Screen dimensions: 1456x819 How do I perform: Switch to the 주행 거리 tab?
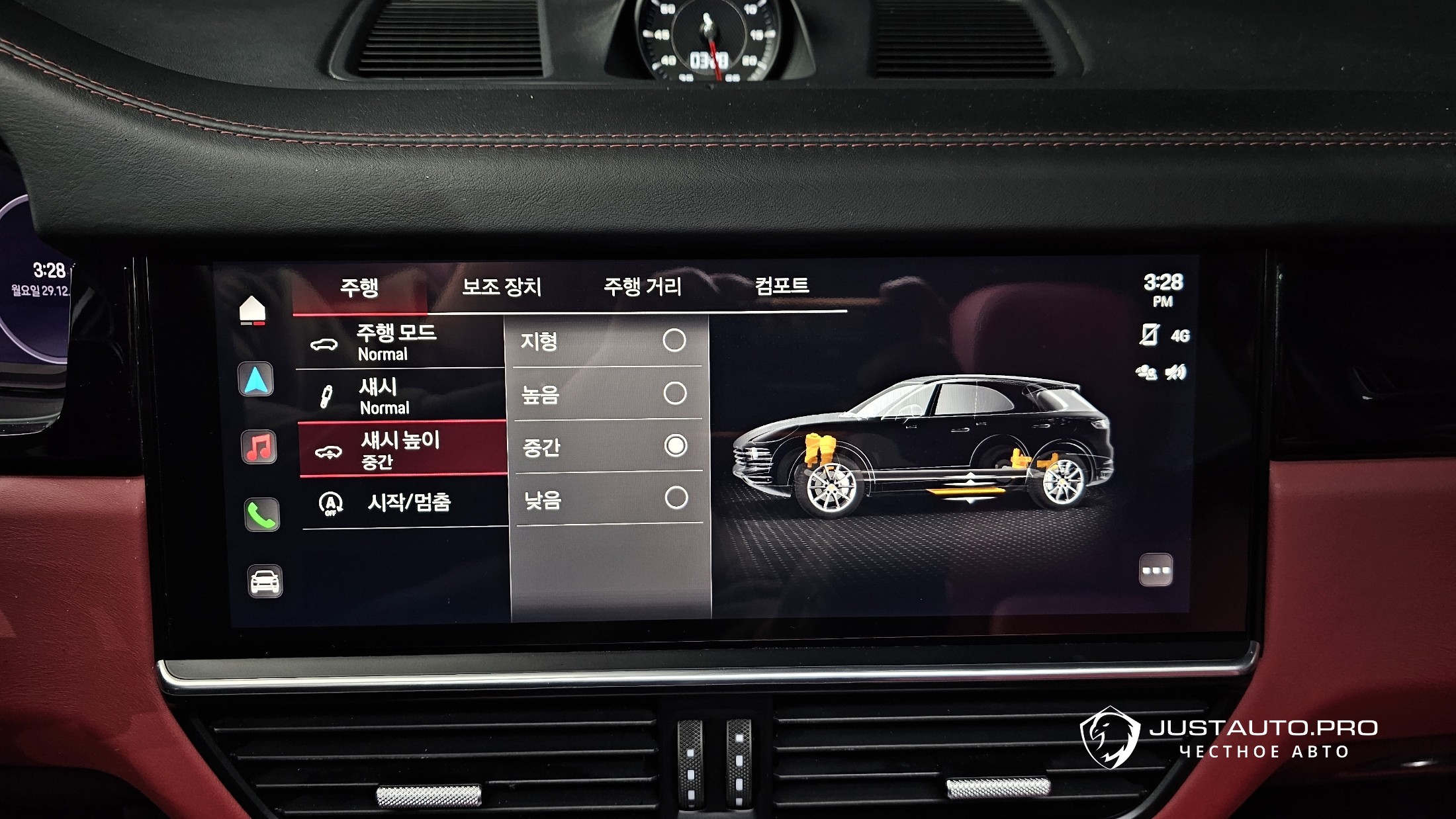642,286
